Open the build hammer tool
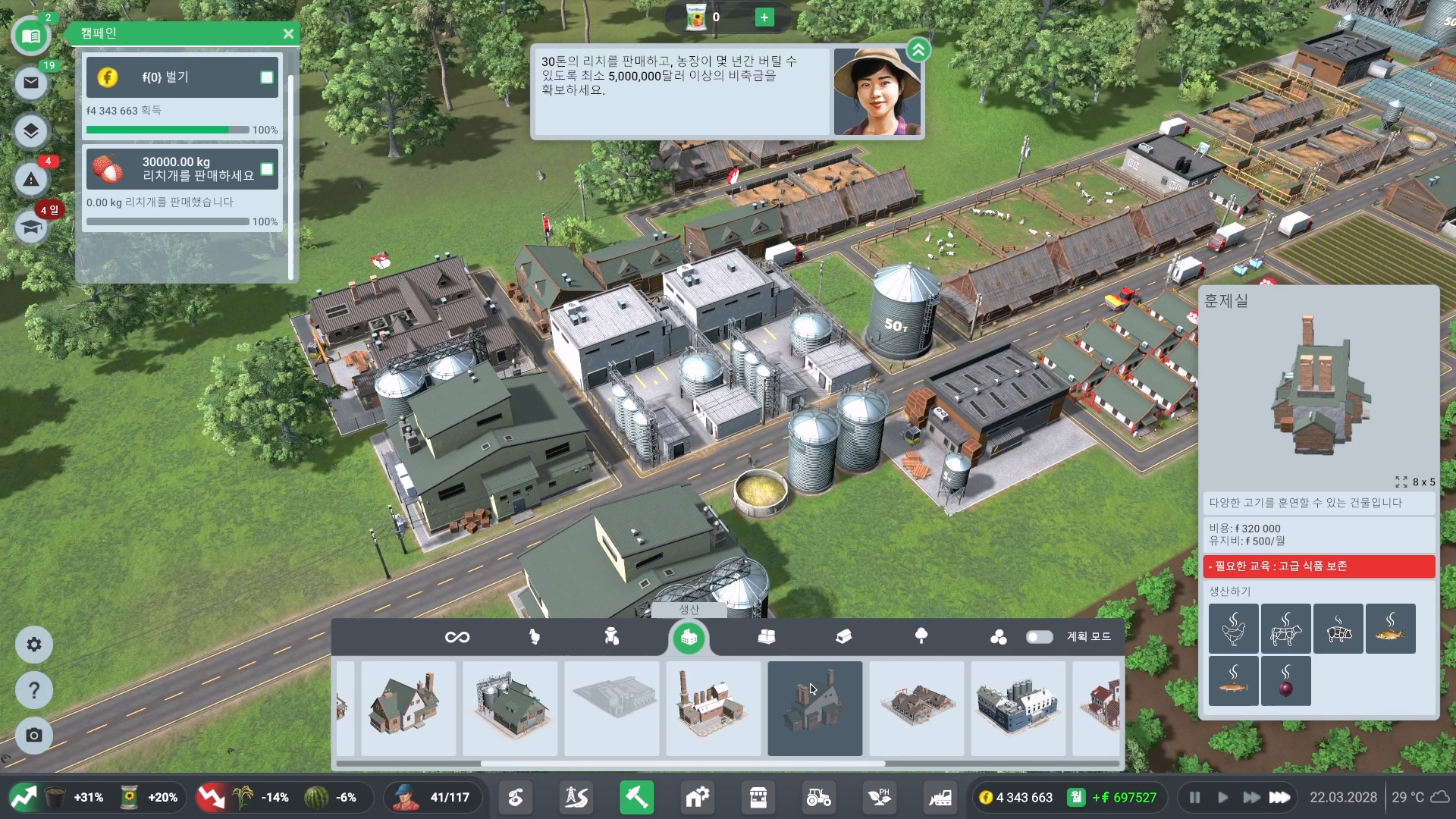1456x819 pixels. click(636, 798)
